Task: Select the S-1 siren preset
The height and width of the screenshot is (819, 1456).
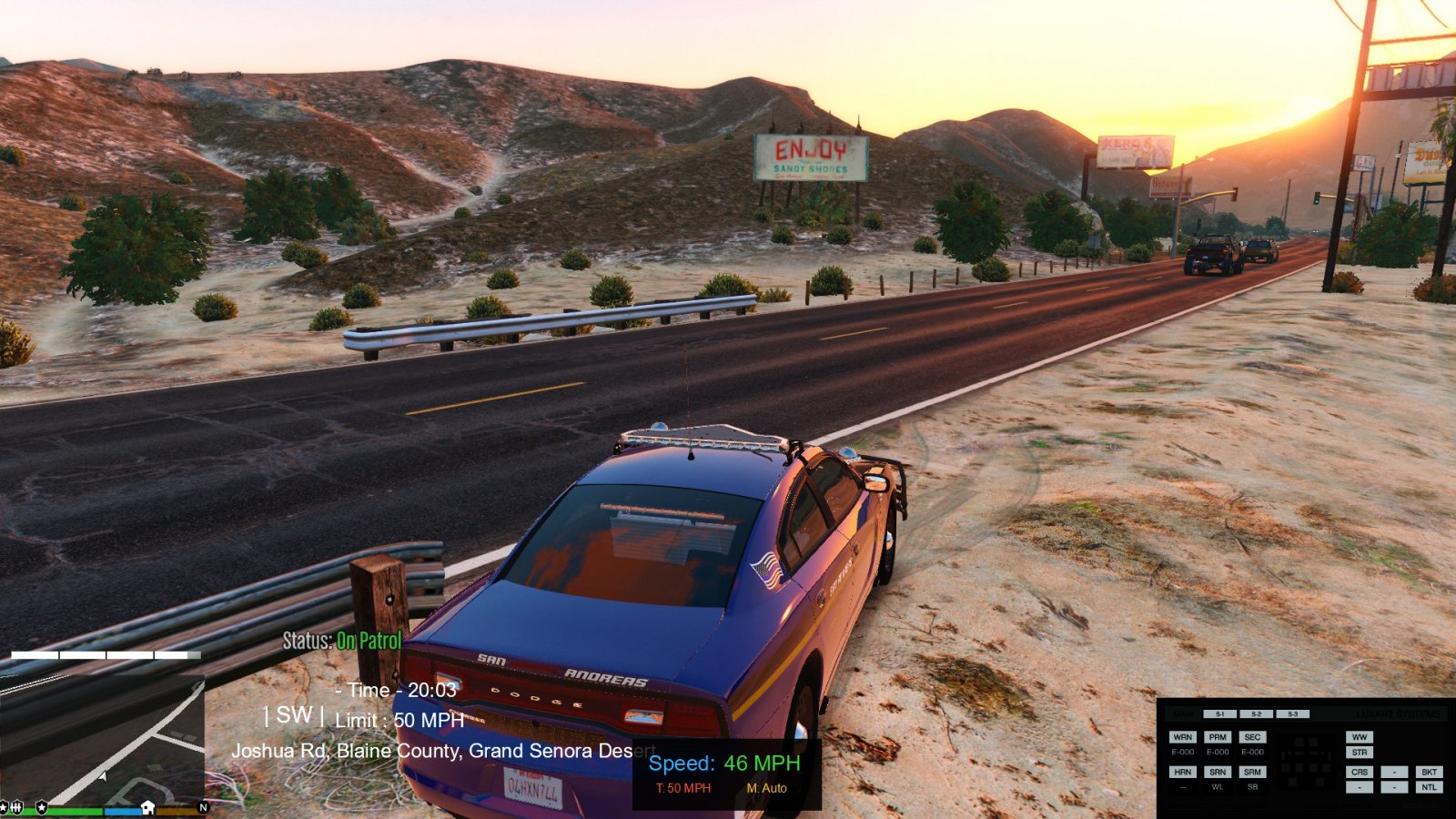Action: (1219, 714)
